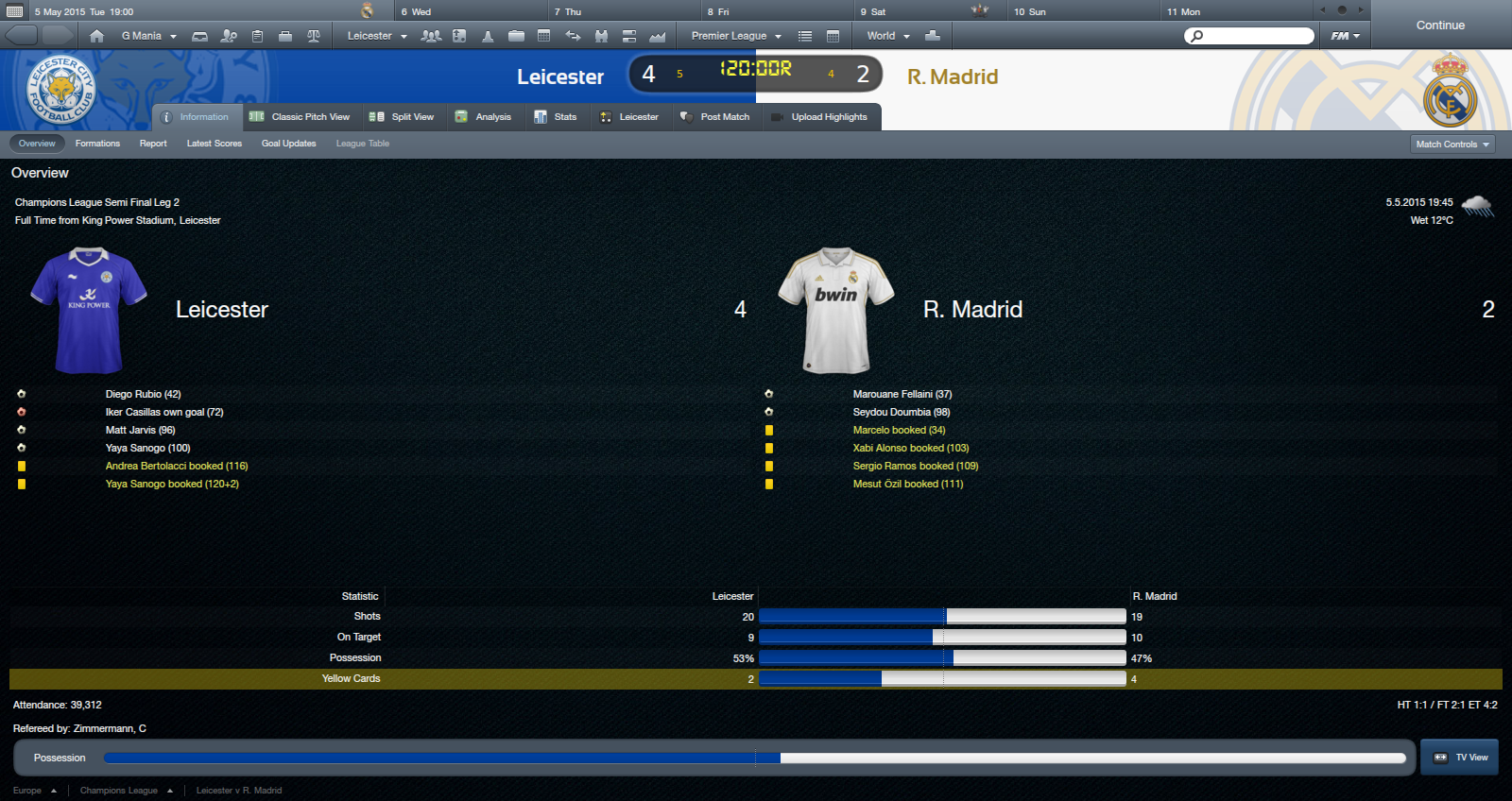1512x801 pixels.
Task: Switch to TV View
Action: 1460,758
